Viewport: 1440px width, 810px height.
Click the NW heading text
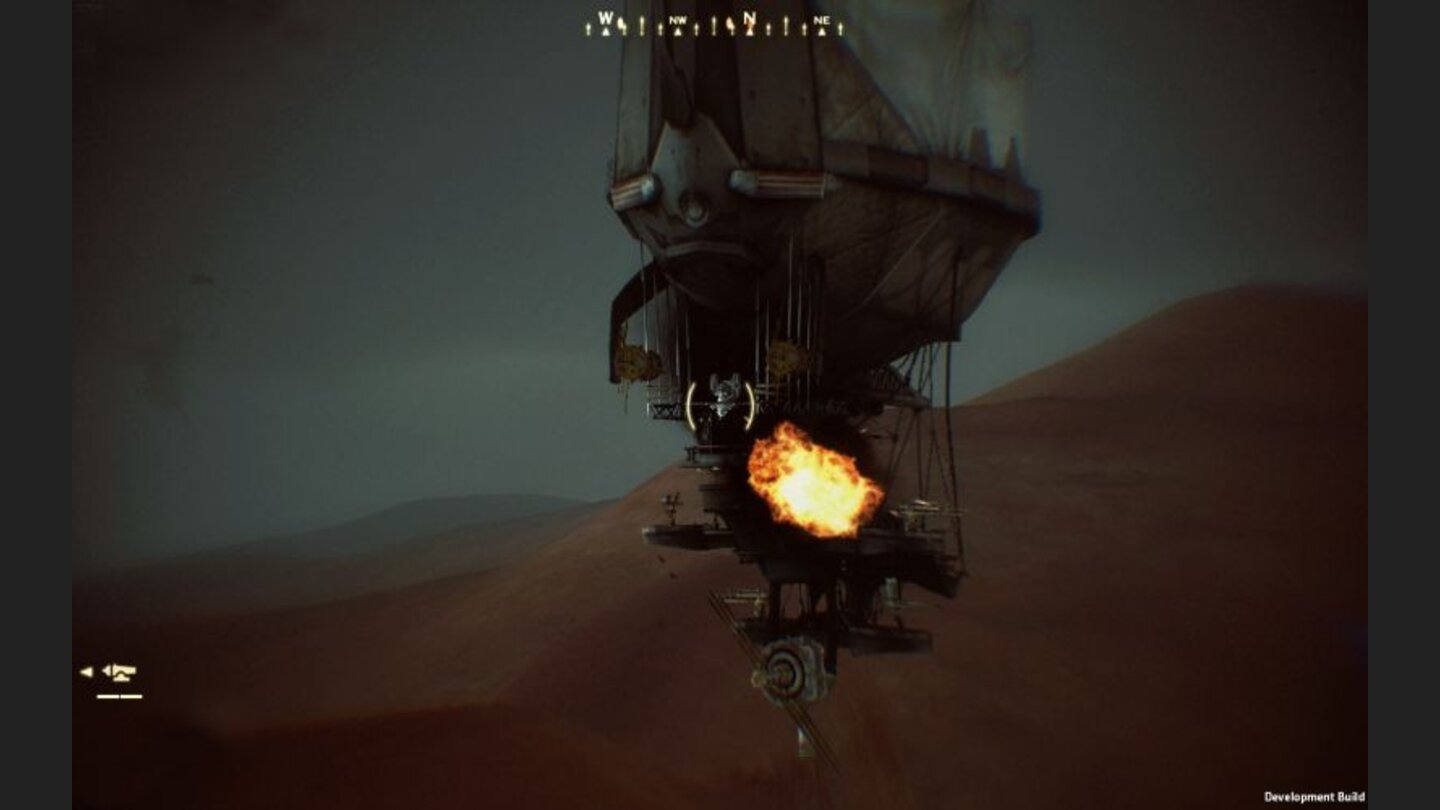click(678, 21)
